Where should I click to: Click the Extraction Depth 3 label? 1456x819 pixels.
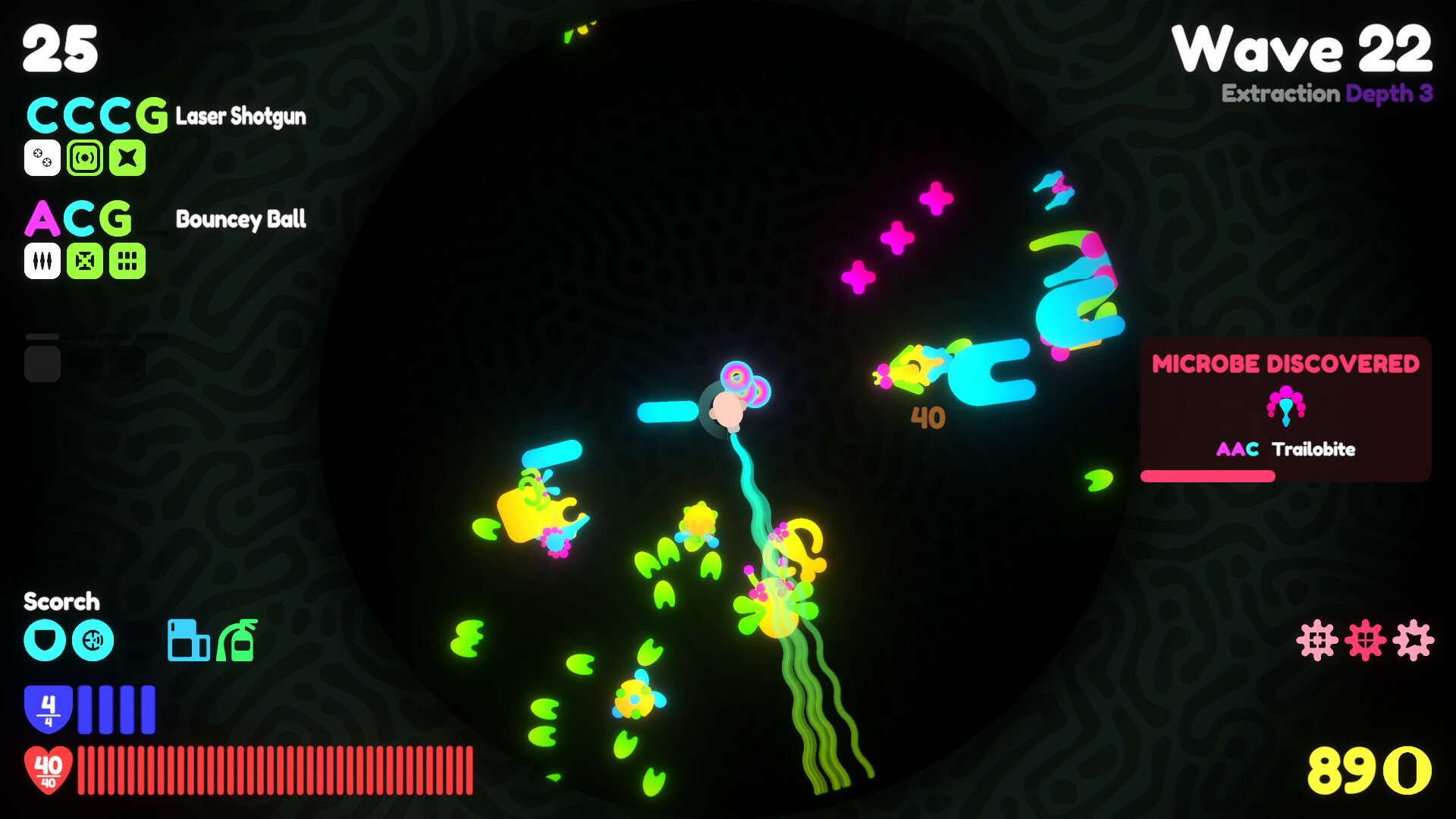click(x=1328, y=96)
